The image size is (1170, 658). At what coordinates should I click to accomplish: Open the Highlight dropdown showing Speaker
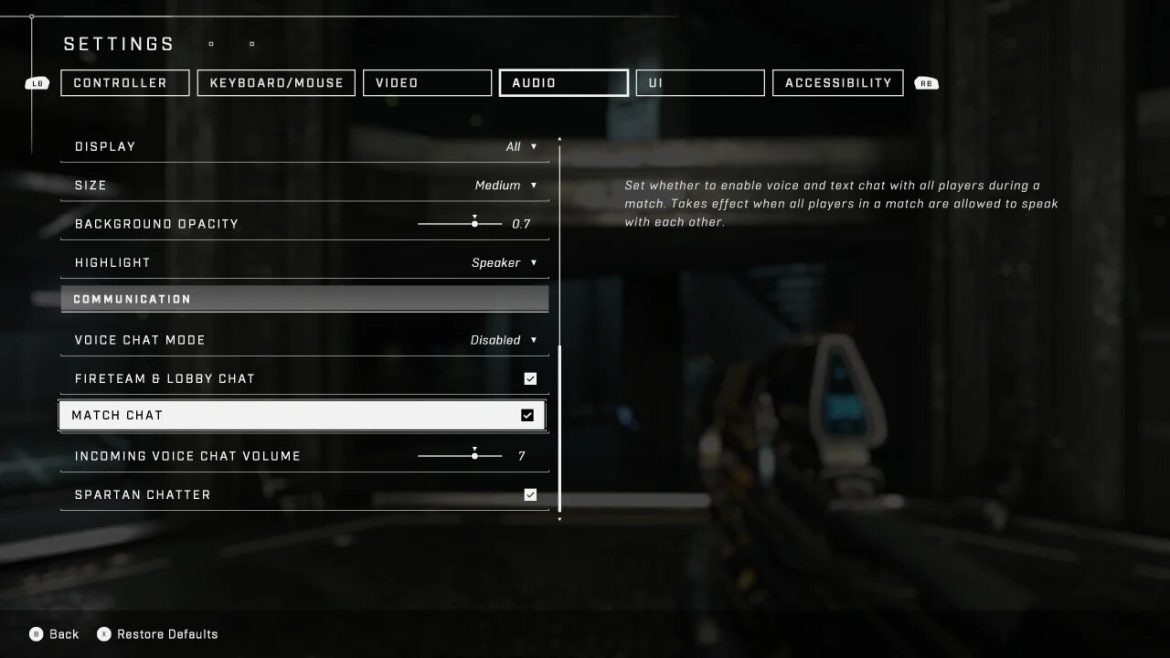coord(504,263)
